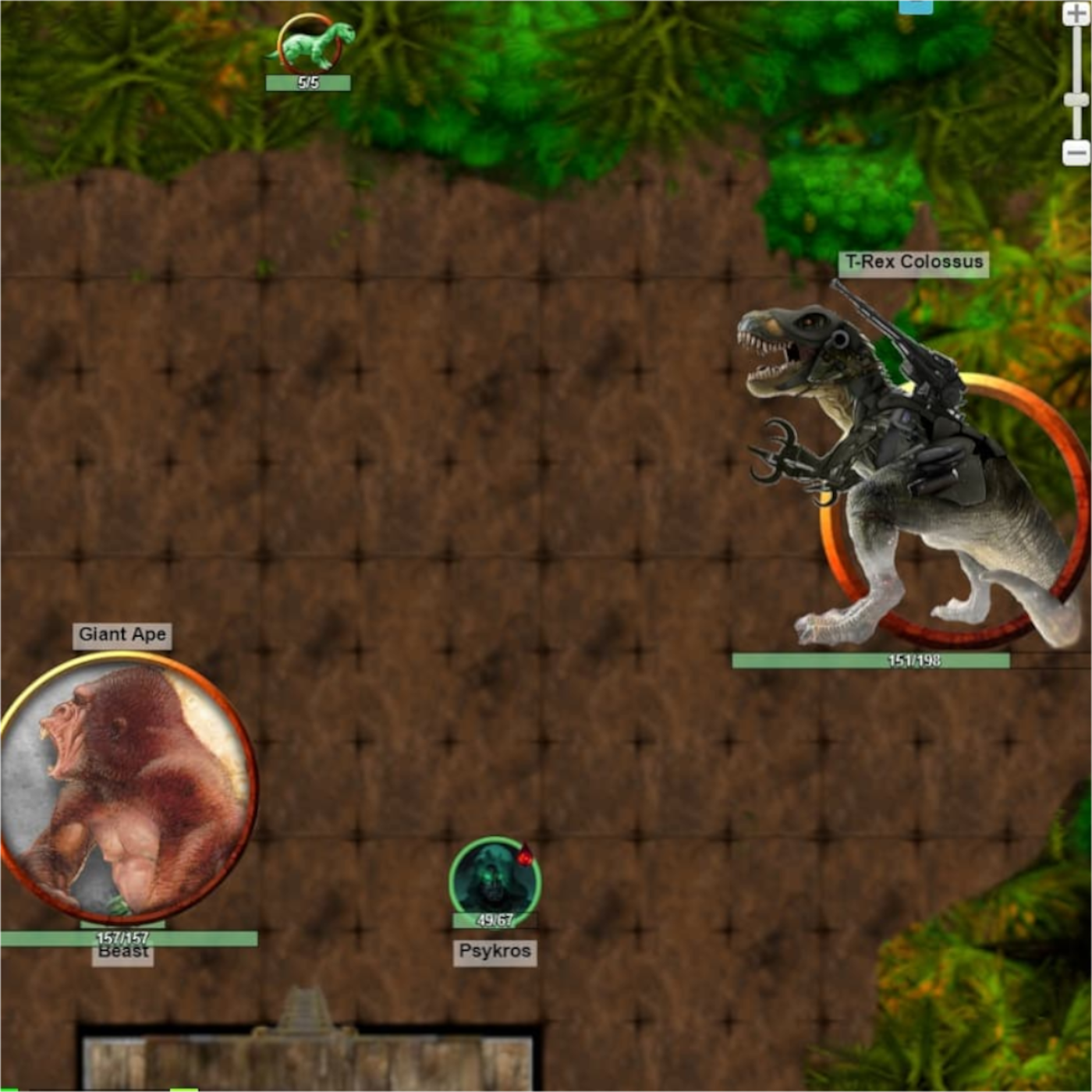Click the Psykros nameplate
Screen dimensions: 1092x1092
(x=495, y=952)
